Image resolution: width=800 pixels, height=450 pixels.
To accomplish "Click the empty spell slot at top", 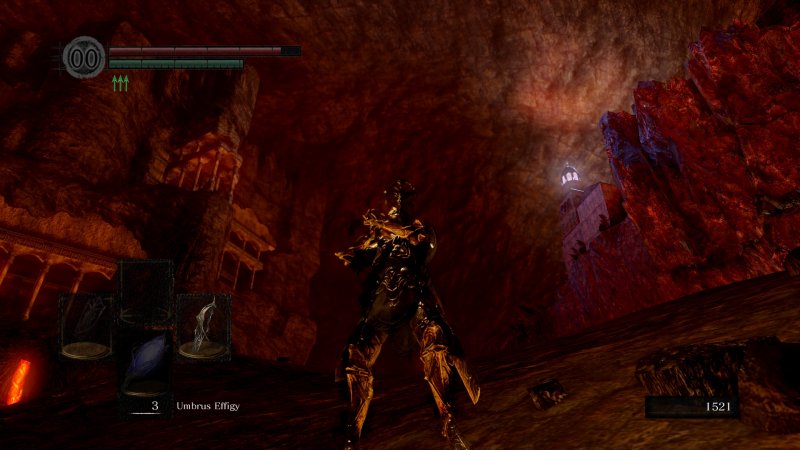I will coord(146,290).
